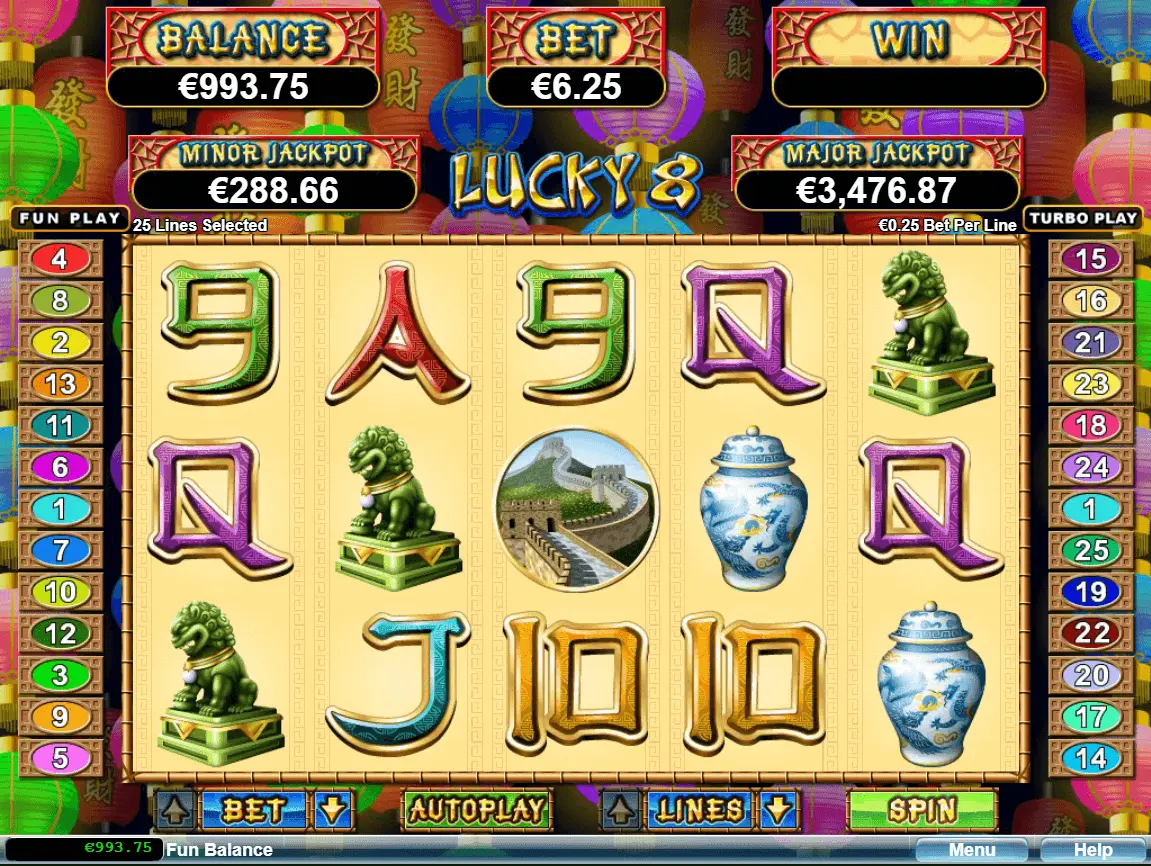Reduce the number of lines with down arrow

pos(779,809)
